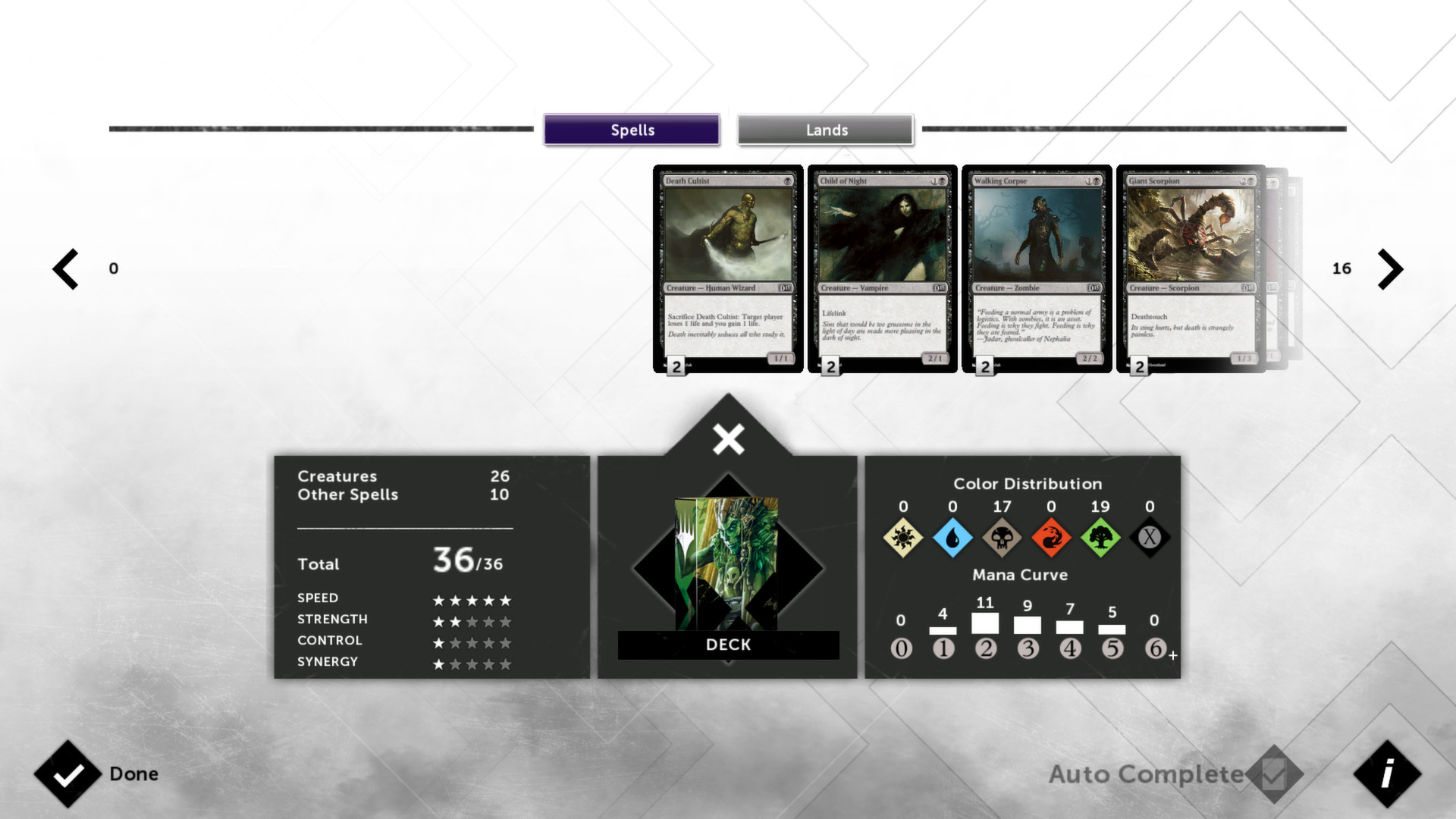Switch to the Lands tab
Viewport: 1456px width, 819px height.
click(825, 130)
